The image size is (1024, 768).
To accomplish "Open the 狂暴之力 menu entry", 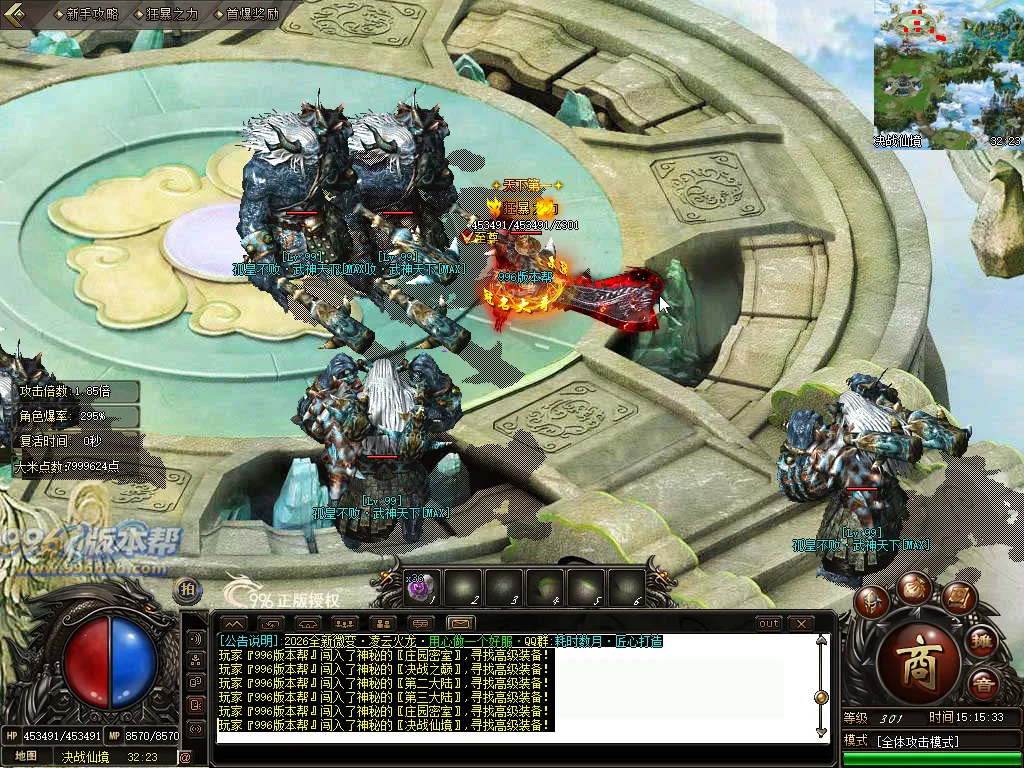I will coord(171,14).
